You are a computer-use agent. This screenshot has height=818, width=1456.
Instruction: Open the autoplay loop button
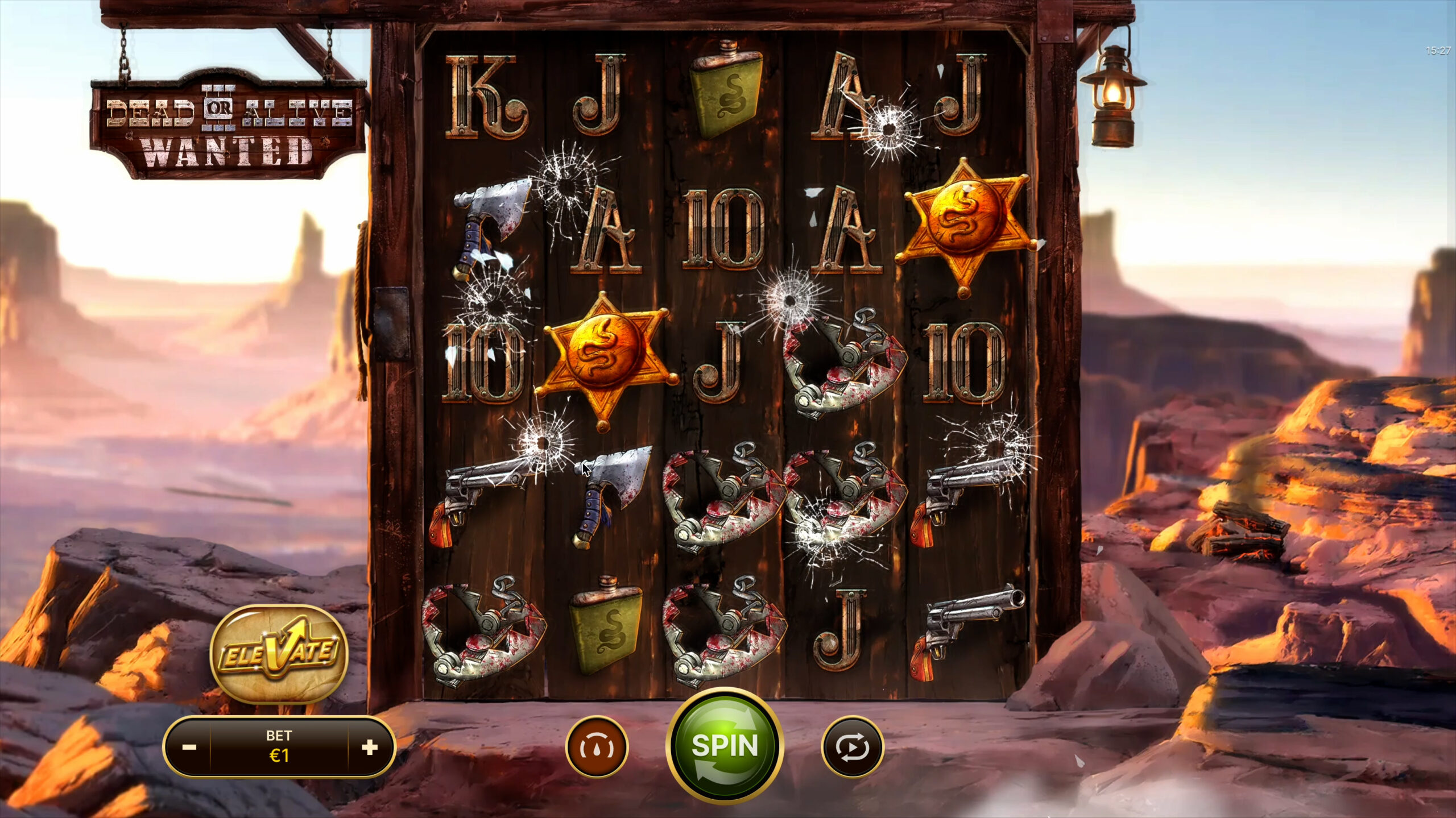(853, 746)
